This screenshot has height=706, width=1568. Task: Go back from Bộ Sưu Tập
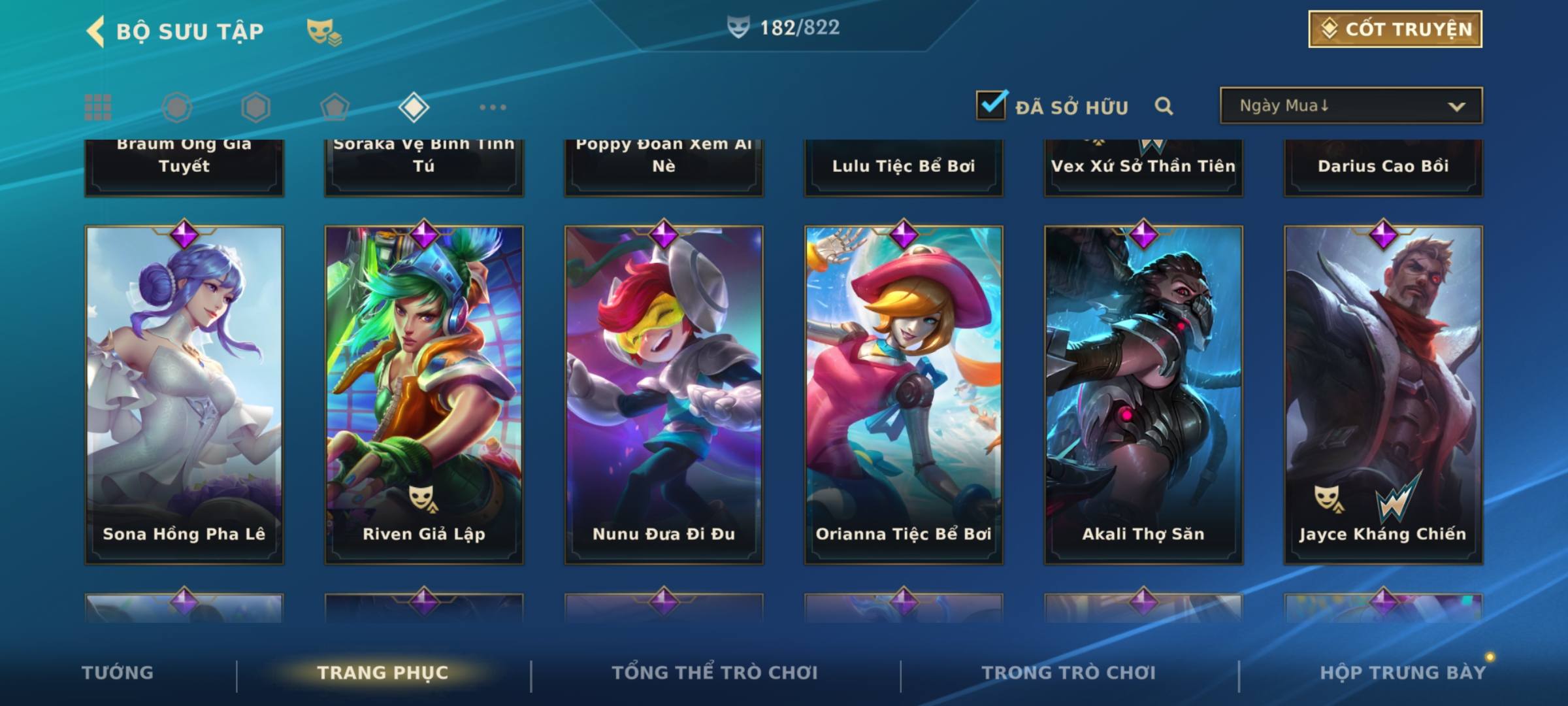coord(95,31)
